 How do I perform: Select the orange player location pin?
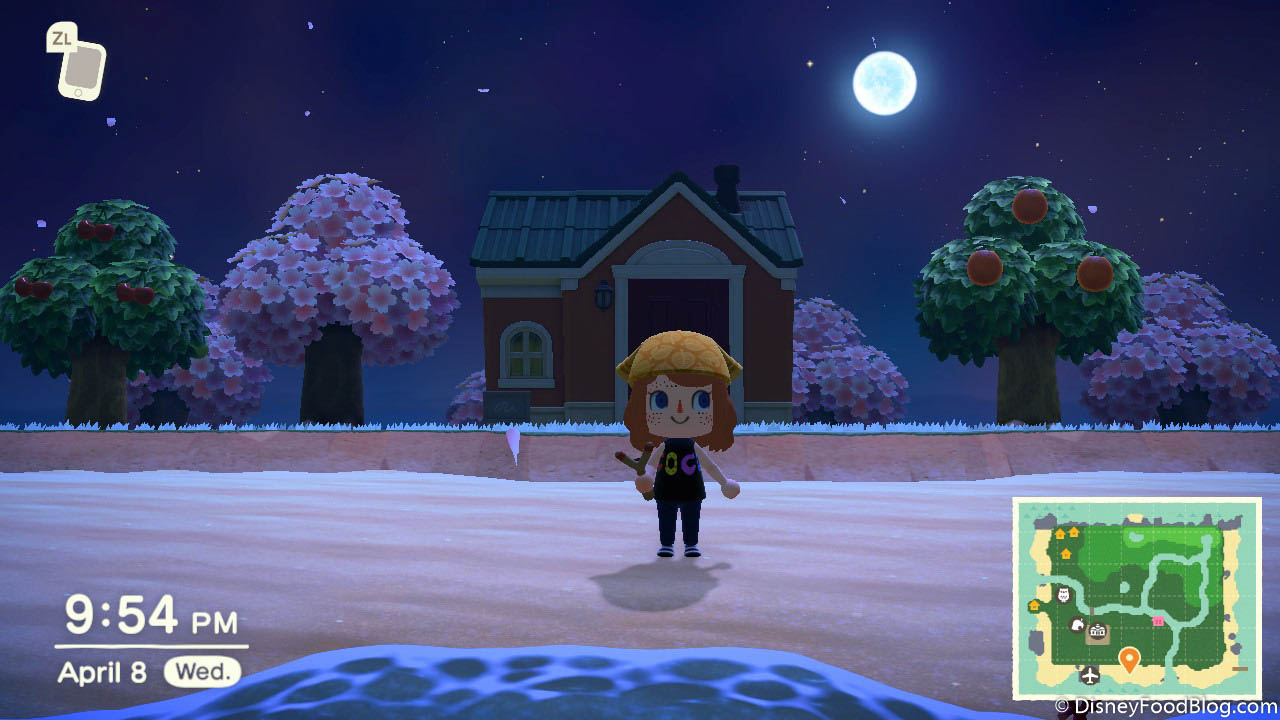click(x=1129, y=659)
